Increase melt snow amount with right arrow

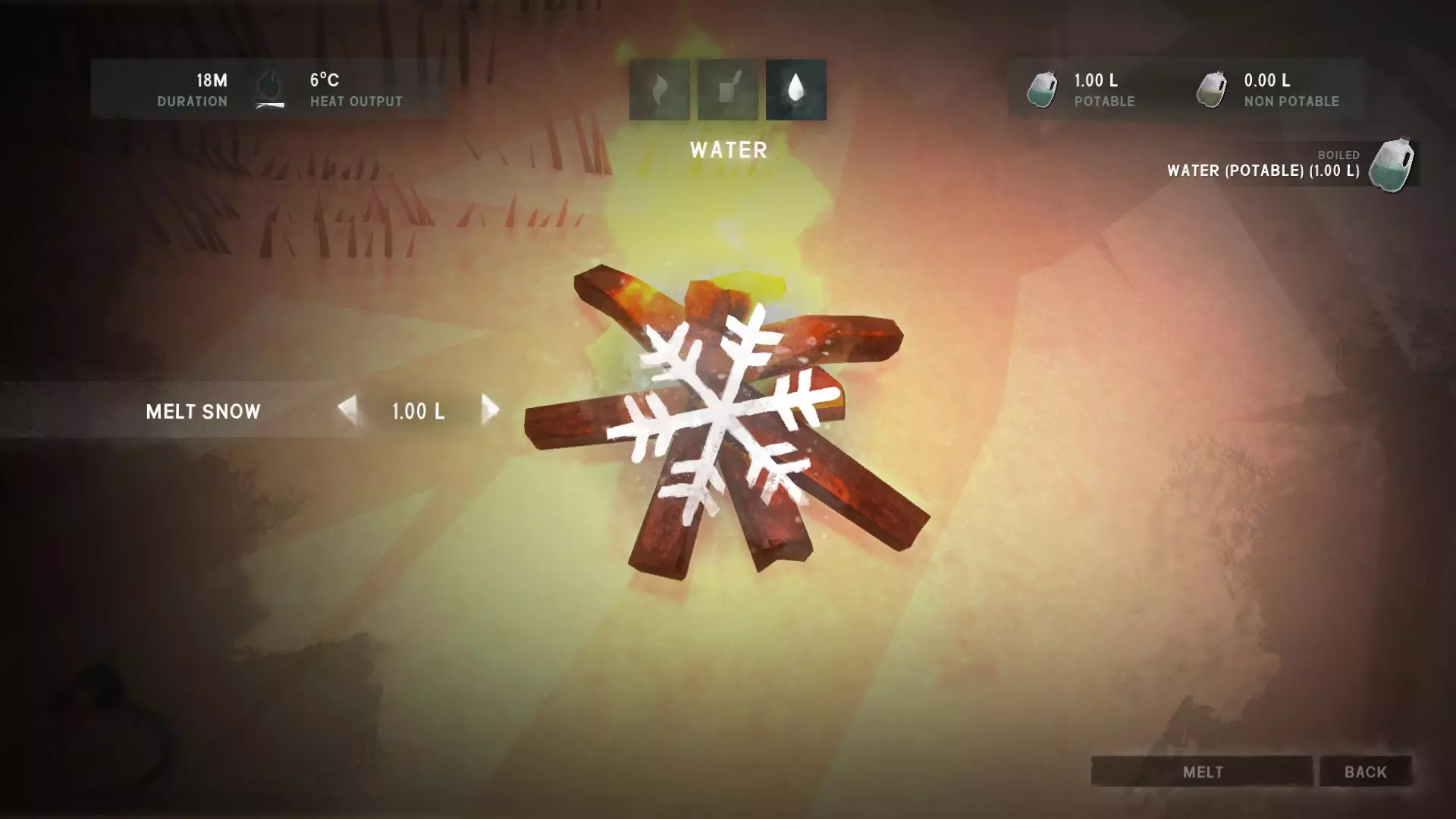click(x=490, y=409)
